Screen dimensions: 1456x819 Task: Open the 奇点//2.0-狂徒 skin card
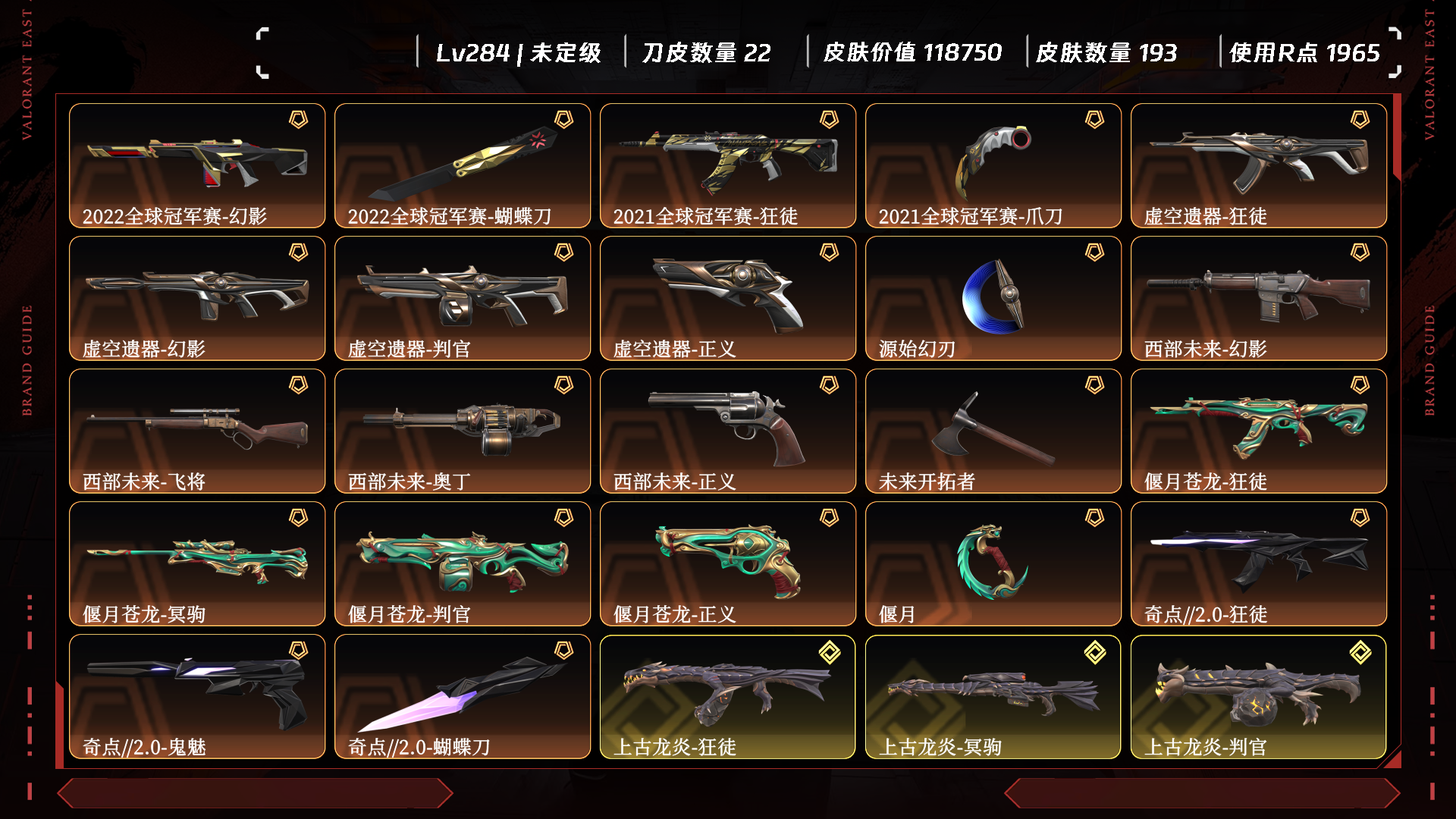pos(1259,563)
